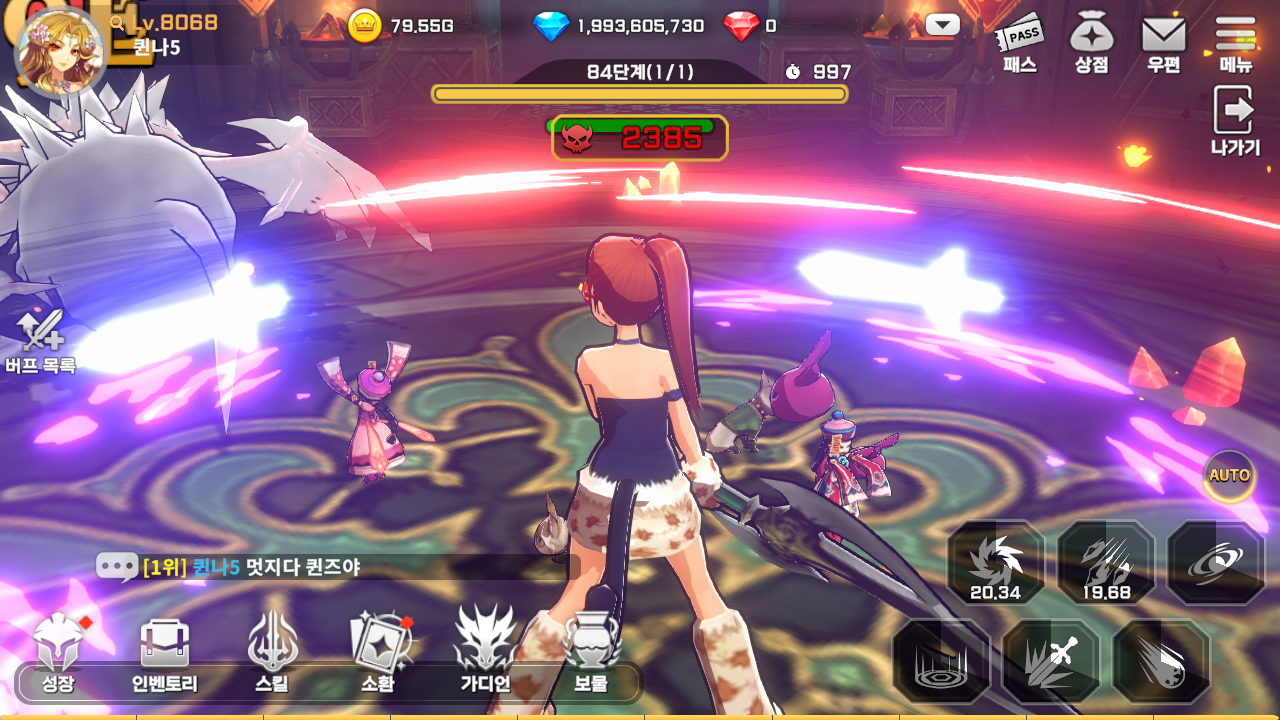Activate the claw slash skill on cooldown 19.68
This screenshot has height=720, width=1280.
tap(1106, 563)
